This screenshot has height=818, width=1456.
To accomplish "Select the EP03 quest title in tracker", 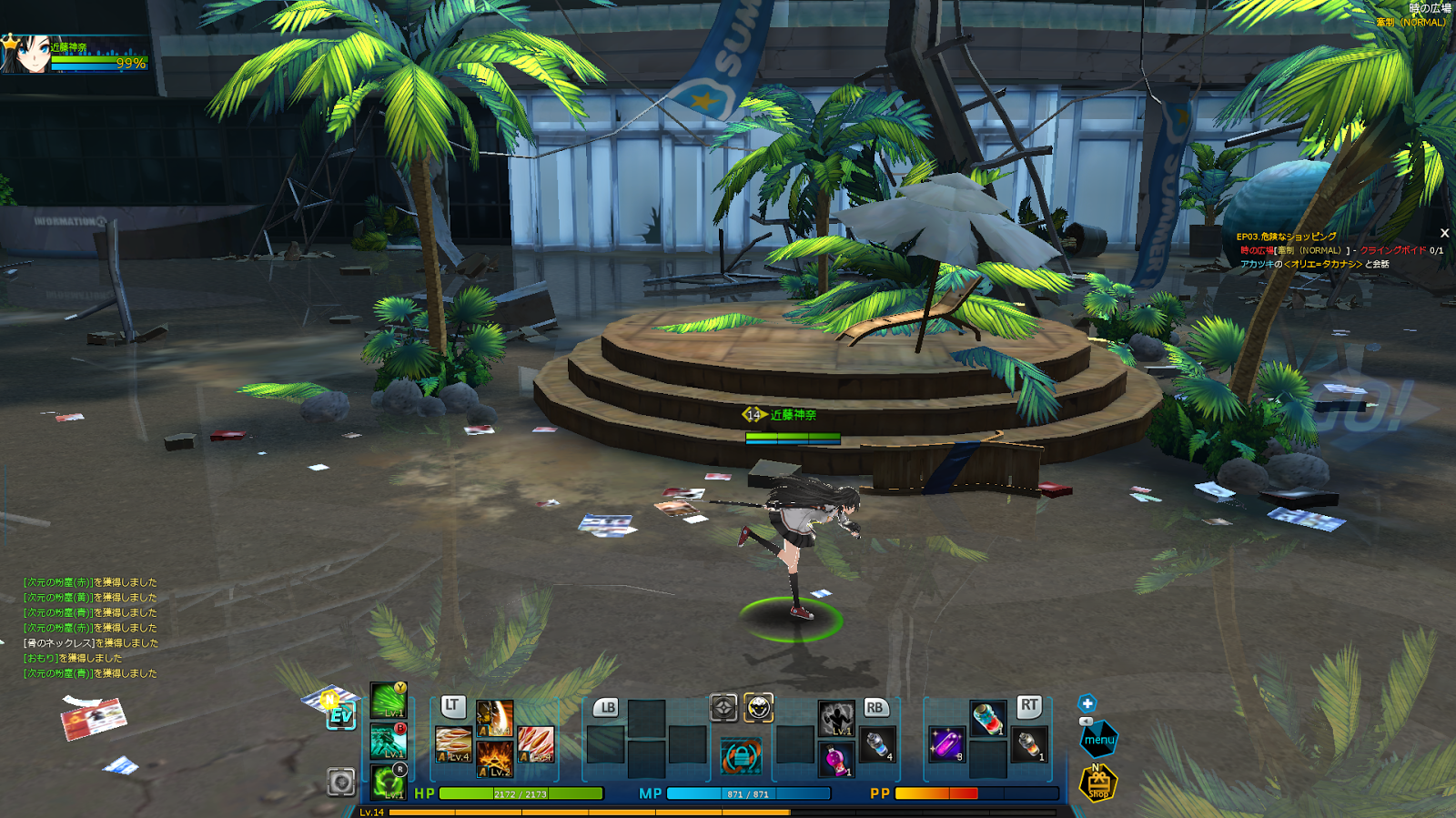I will (1286, 237).
